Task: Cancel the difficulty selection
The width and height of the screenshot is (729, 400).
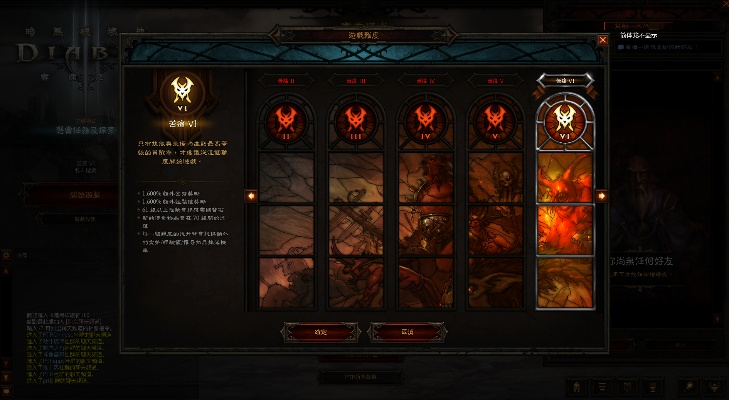Action: click(406, 331)
